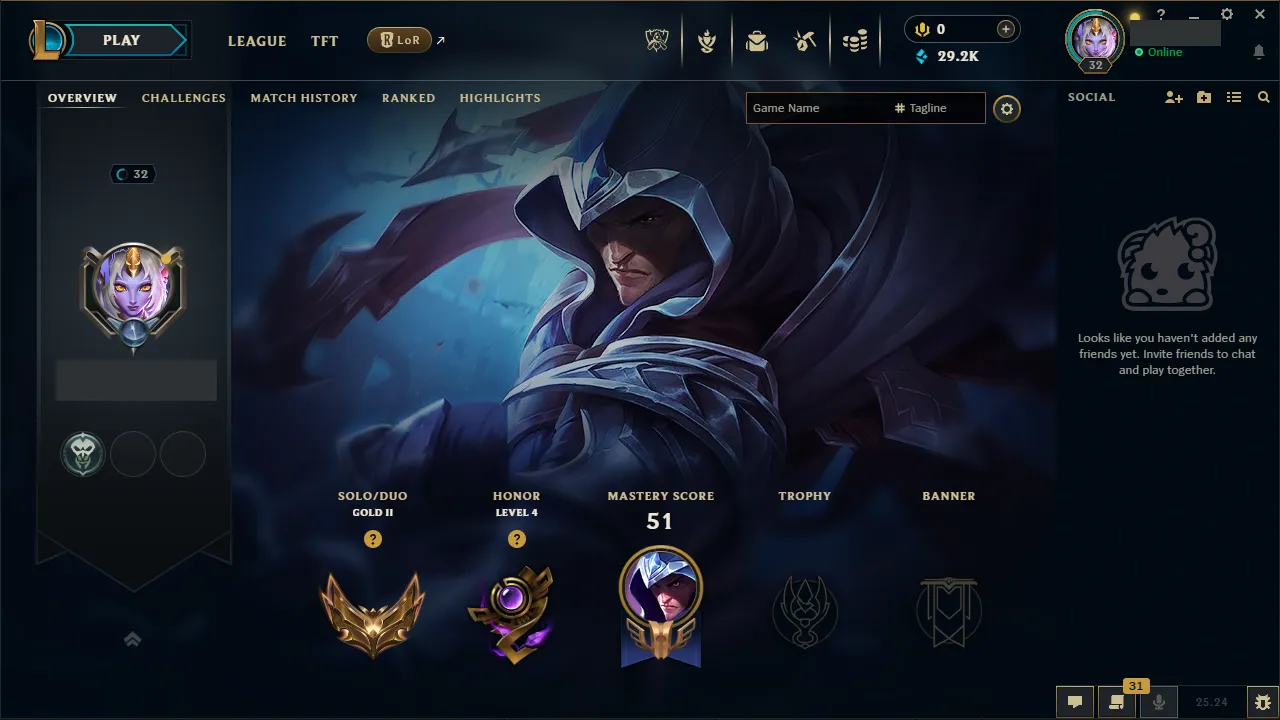1280x720 pixels.
Task: Open the missions journal showing 31 badge
Action: [x=1117, y=702]
